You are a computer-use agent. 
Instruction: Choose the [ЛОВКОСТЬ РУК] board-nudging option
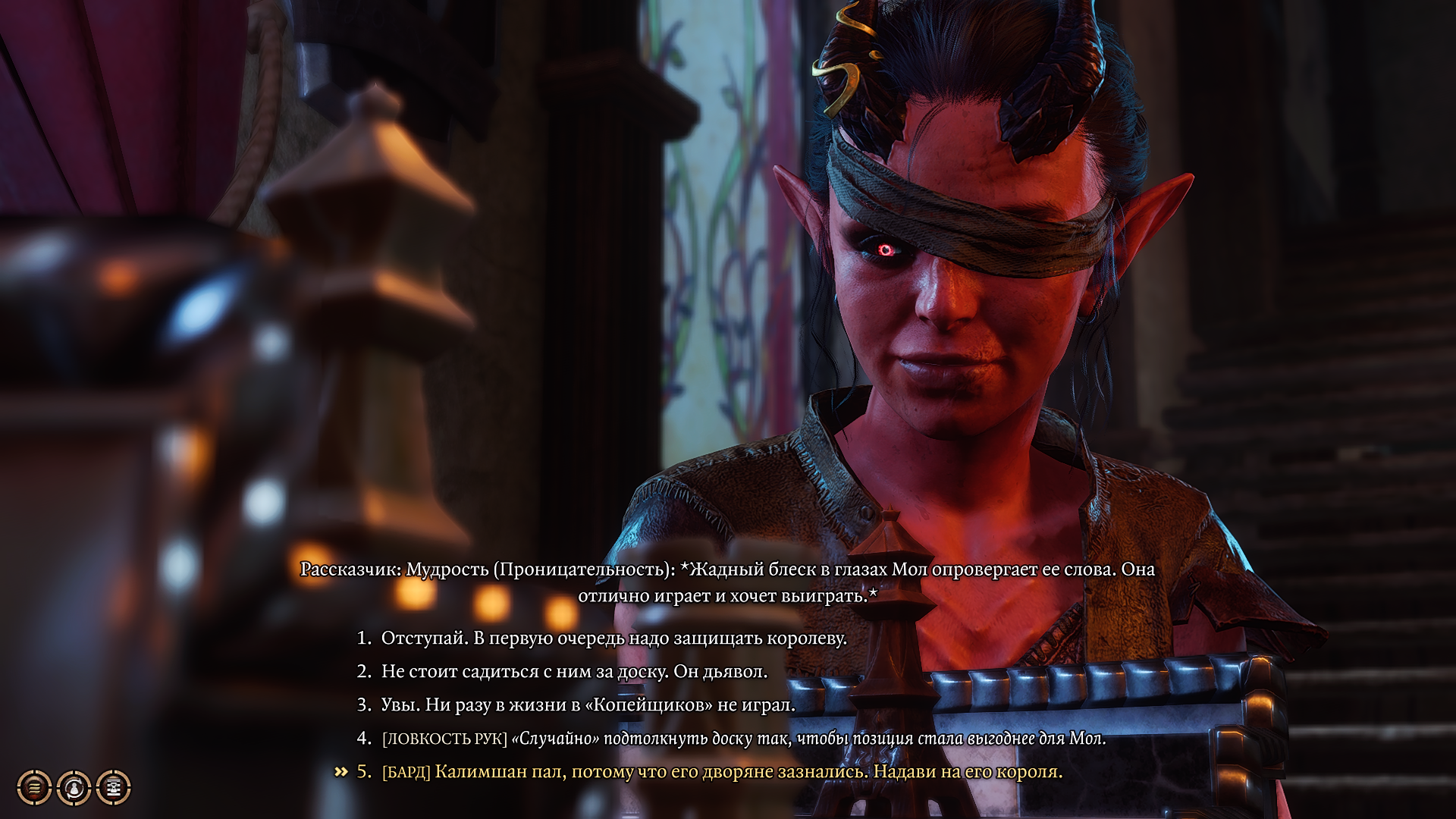[743, 739]
